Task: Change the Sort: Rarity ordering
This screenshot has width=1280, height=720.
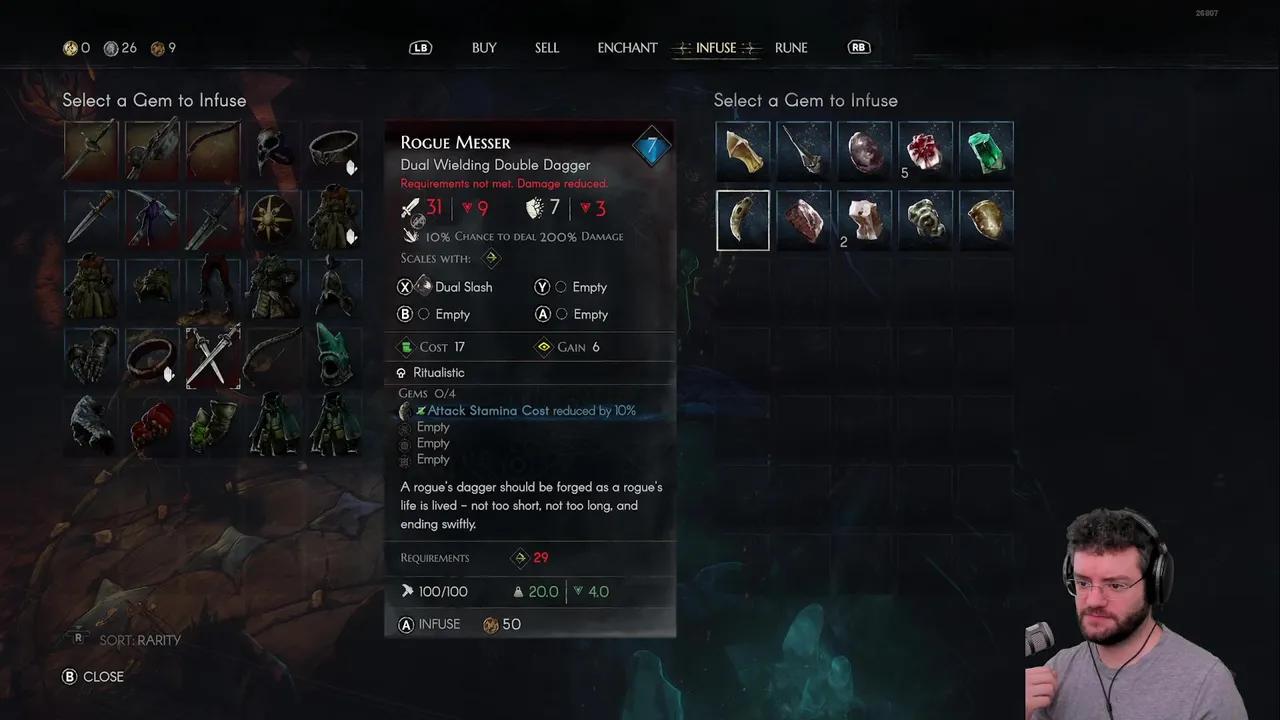Action: coord(130,640)
